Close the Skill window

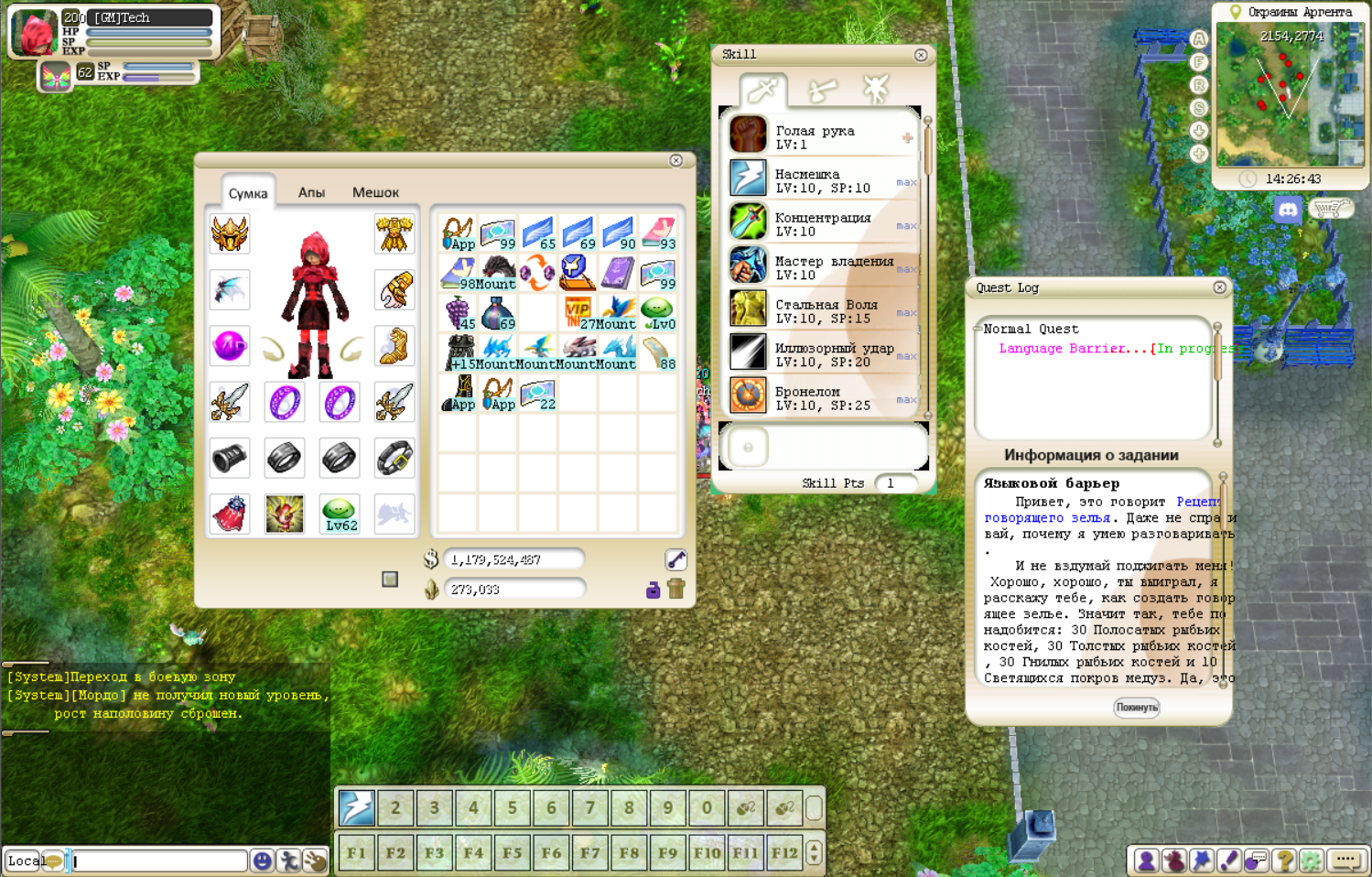[x=921, y=55]
